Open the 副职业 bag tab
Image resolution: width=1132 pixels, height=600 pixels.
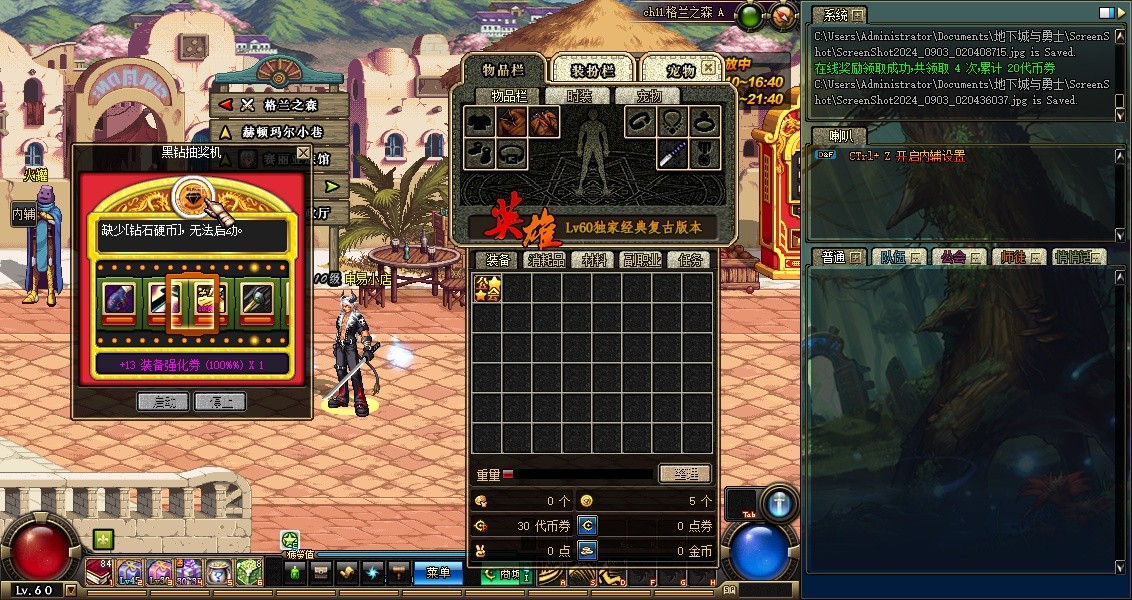coord(643,260)
